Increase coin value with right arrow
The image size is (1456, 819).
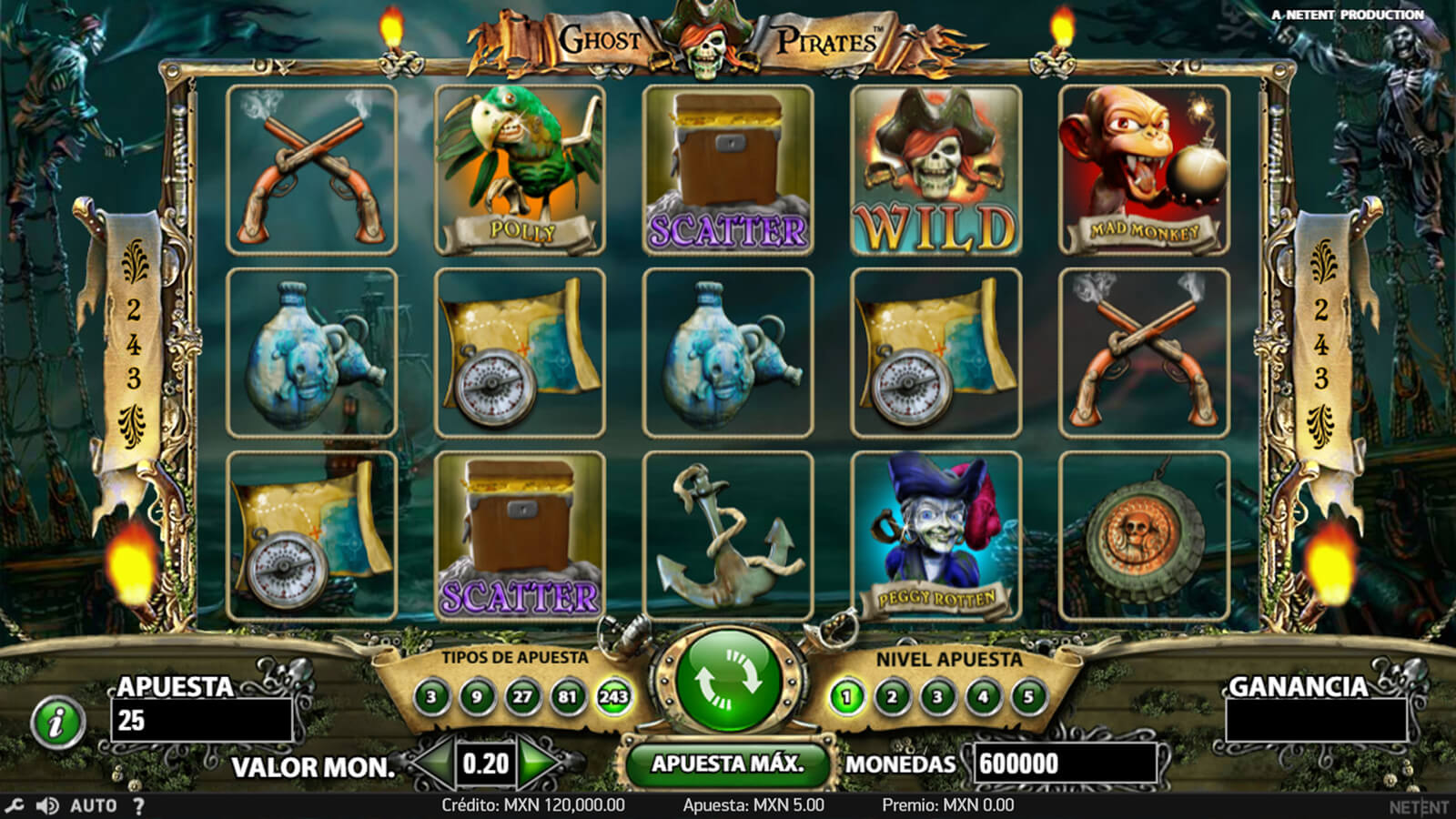coord(539,763)
